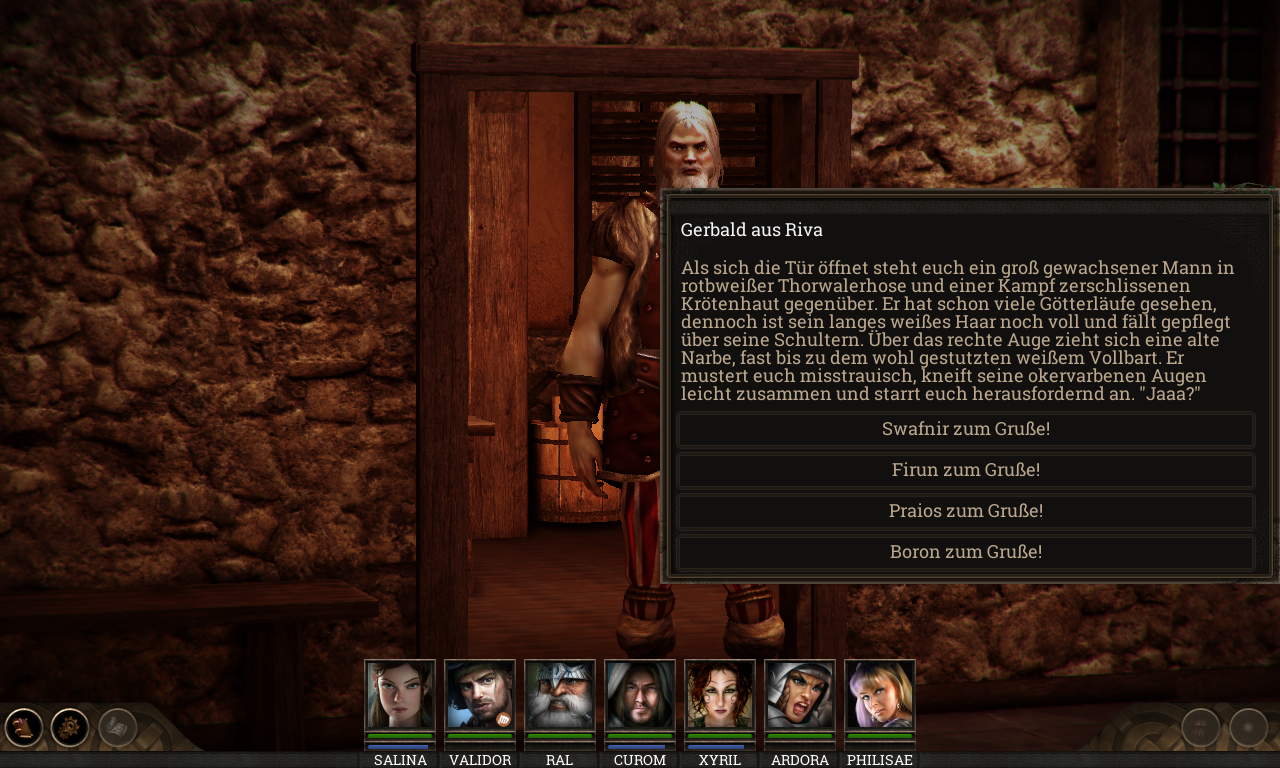This screenshot has width=1280, height=768.
Task: Activate the handprint action button bottom right
Action: click(1199, 727)
